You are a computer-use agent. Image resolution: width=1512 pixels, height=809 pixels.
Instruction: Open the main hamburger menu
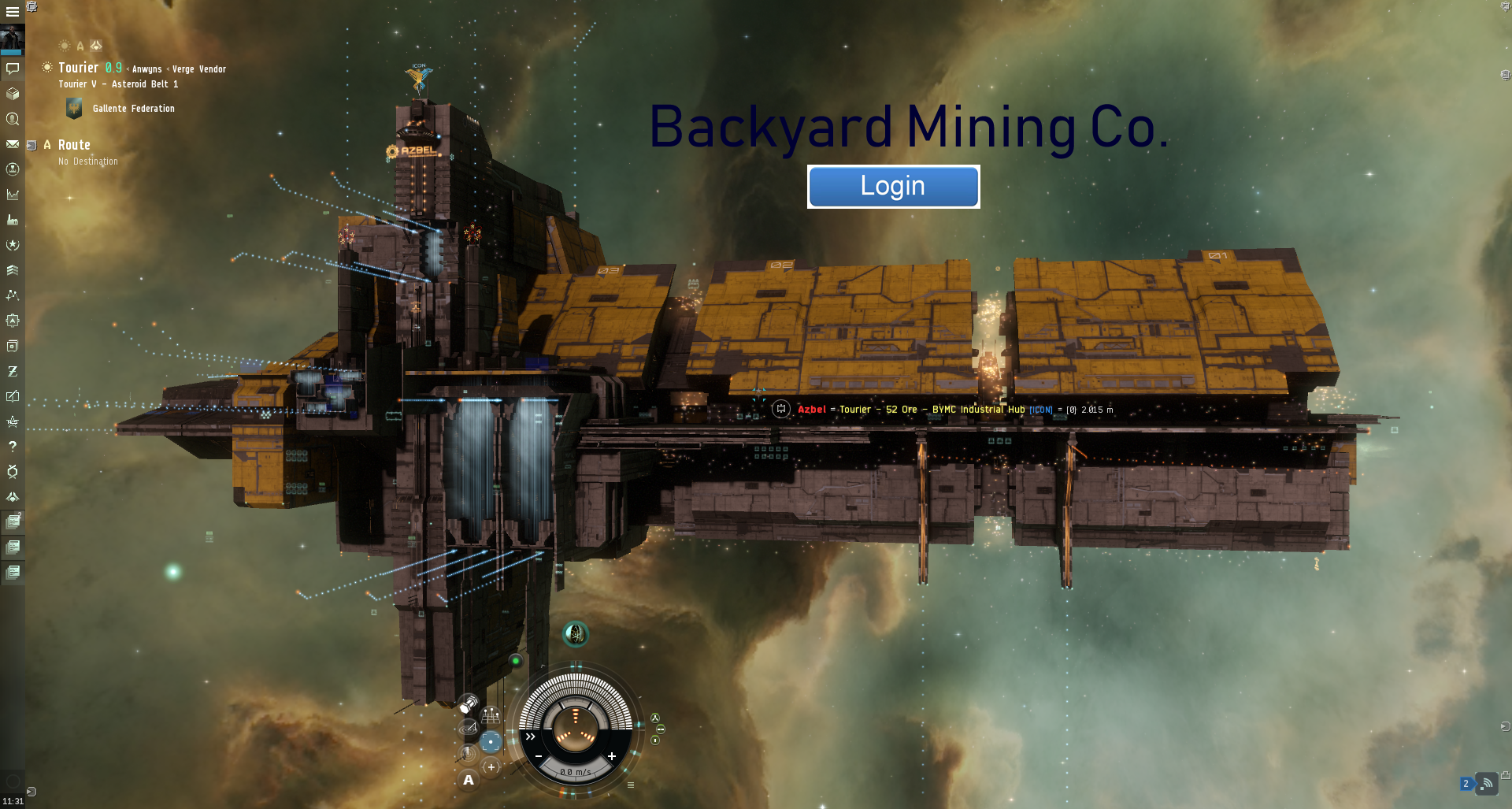pos(13,12)
